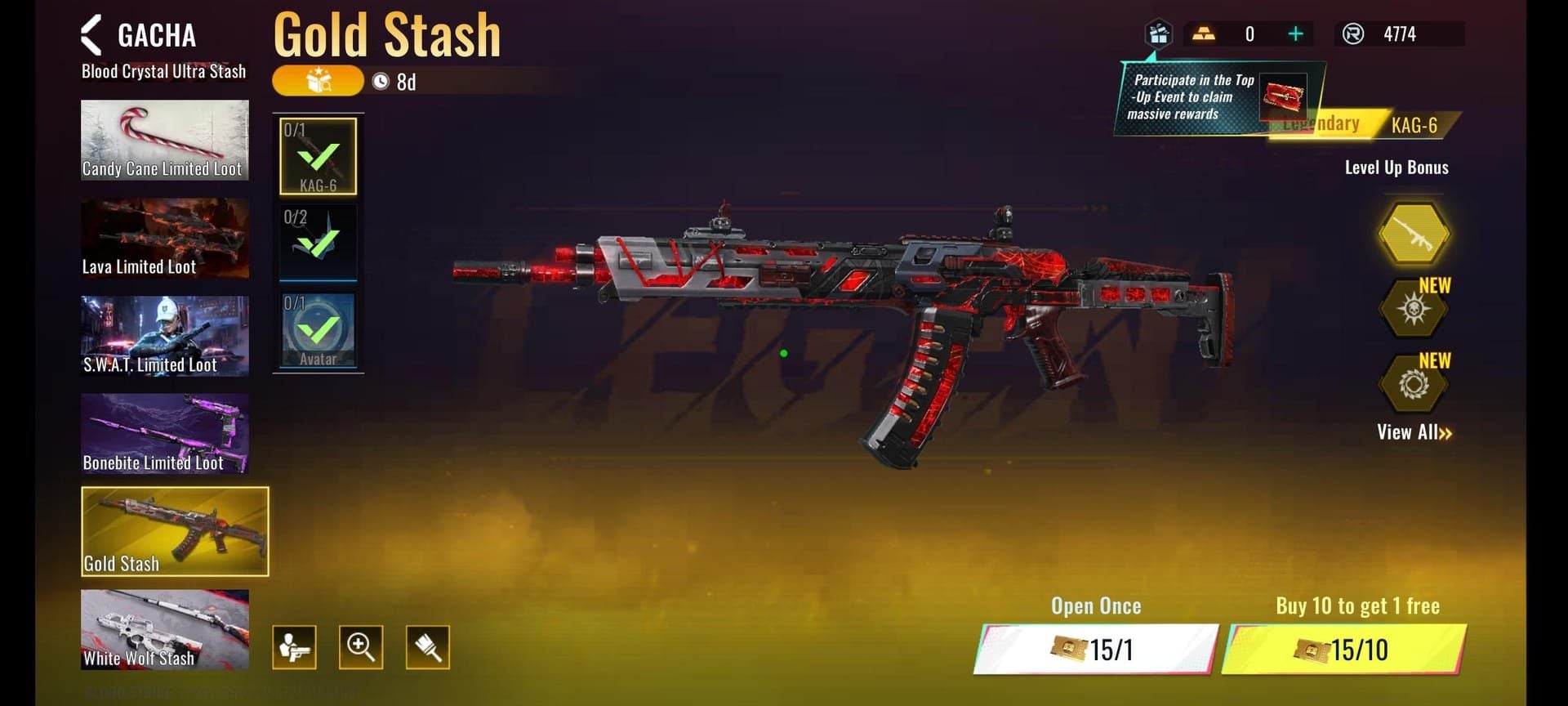Click the paintbrush customization icon
1568x706 pixels.
pos(426,646)
